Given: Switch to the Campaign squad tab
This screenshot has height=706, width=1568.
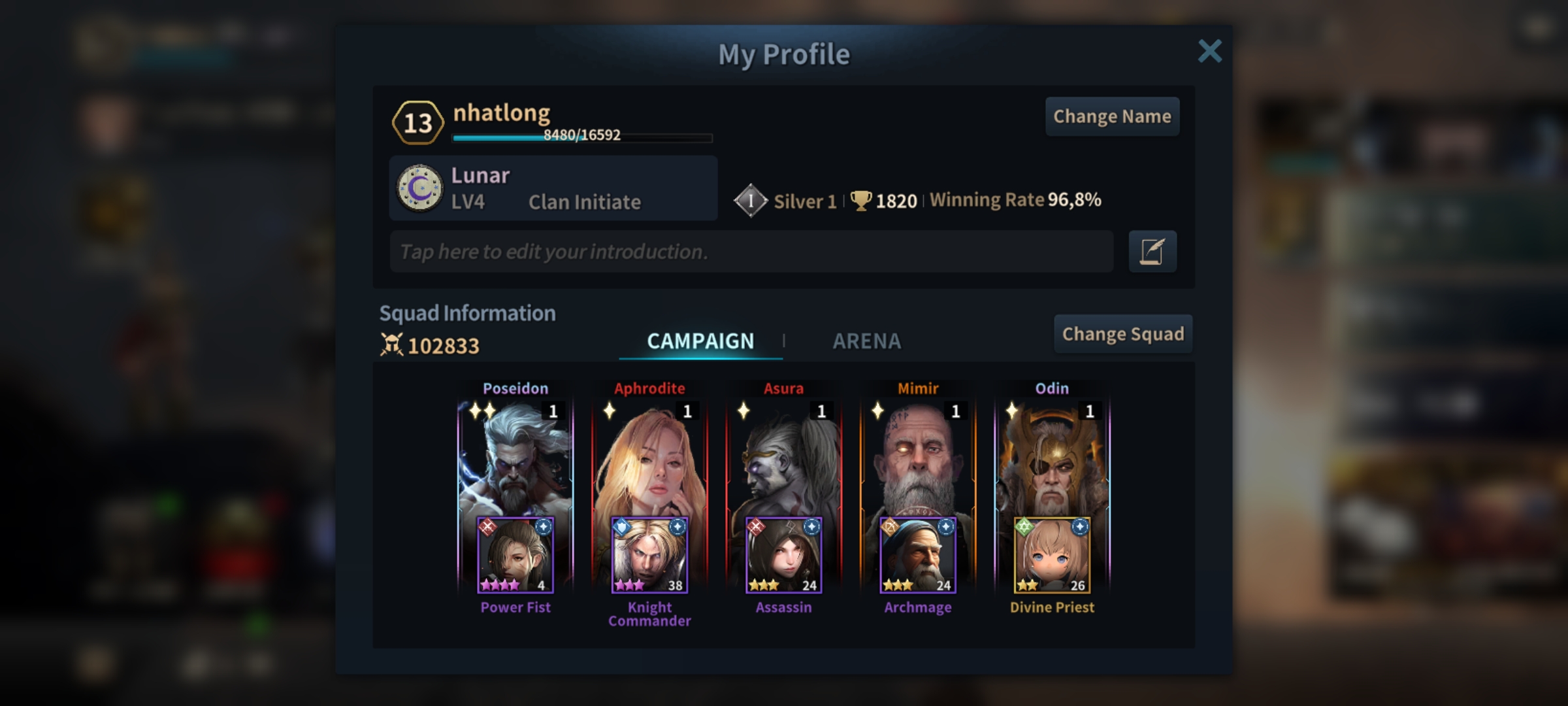Looking at the screenshot, I should (x=700, y=341).
